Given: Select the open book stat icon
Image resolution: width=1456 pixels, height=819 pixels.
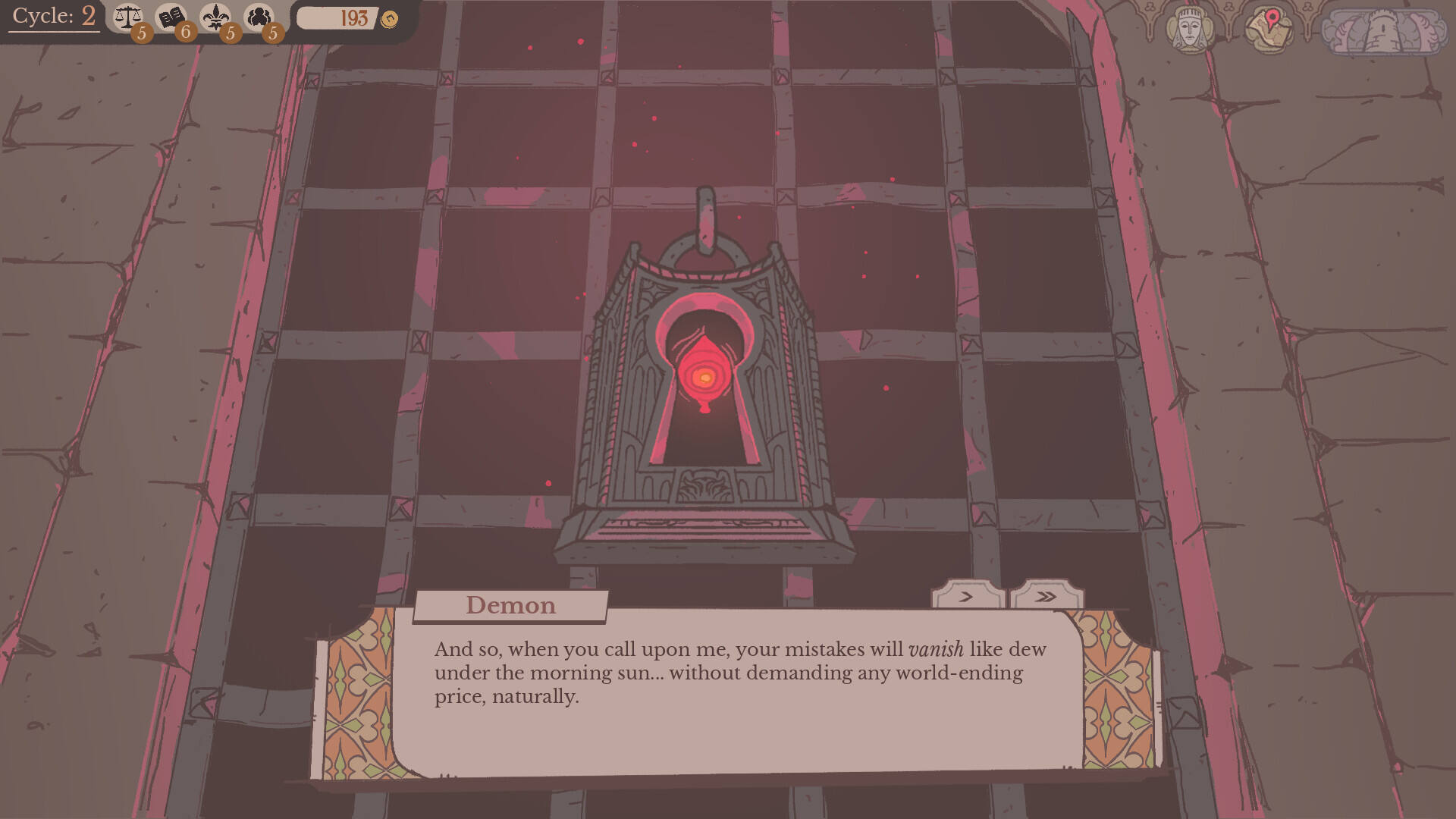Looking at the screenshot, I should tap(171, 17).
